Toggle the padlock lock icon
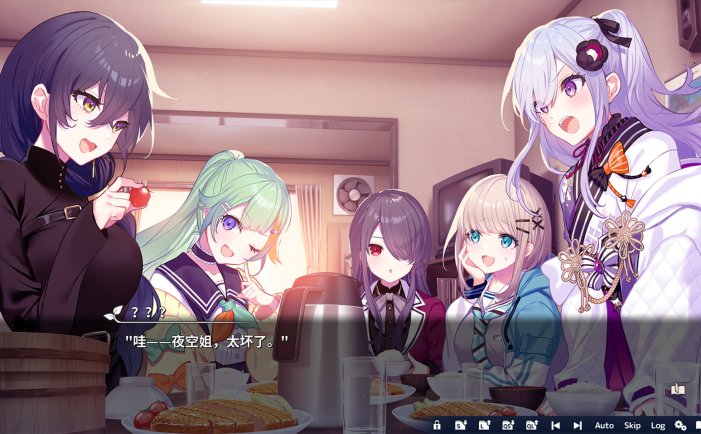The image size is (701, 434). [x=437, y=426]
